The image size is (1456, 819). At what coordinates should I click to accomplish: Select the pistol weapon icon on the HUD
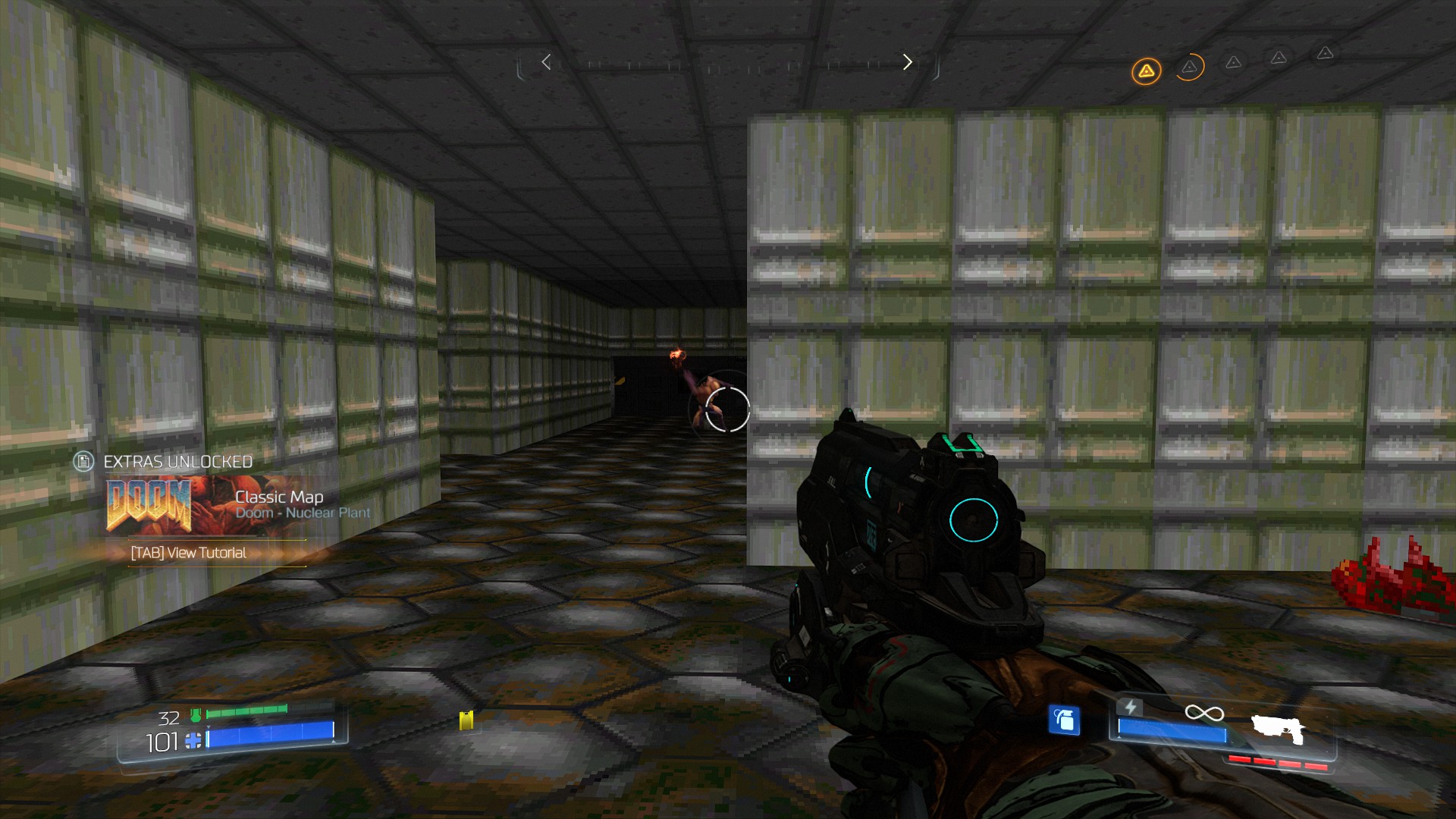click(1279, 730)
